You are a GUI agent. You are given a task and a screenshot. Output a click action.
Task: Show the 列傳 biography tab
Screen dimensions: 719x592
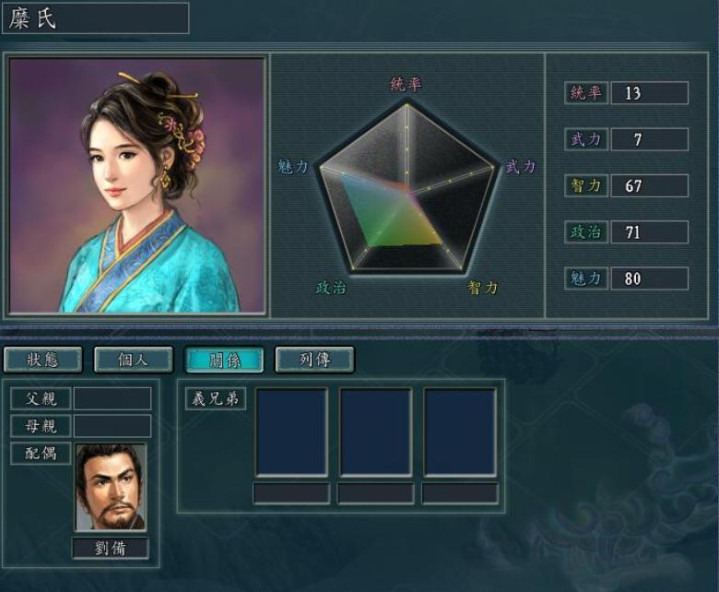tap(314, 359)
